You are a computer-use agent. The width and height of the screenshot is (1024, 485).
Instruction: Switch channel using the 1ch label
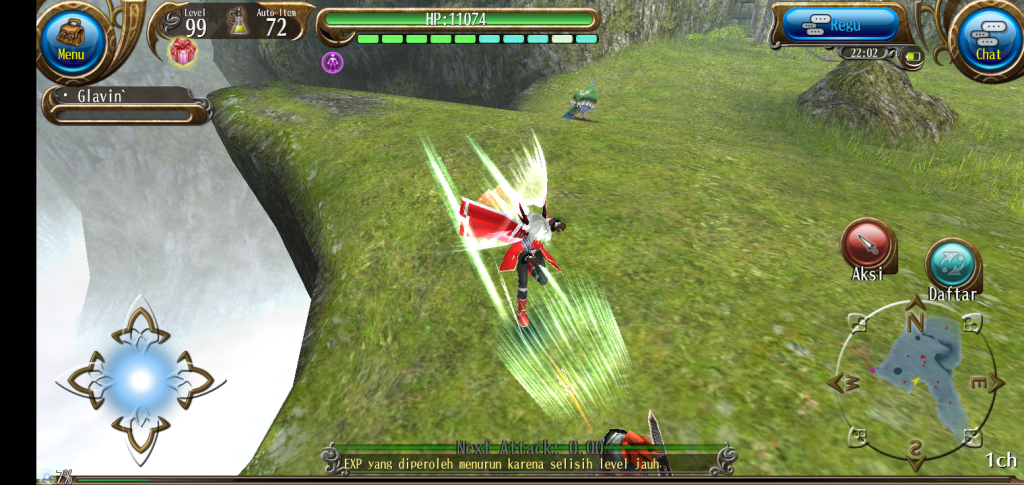(1000, 460)
